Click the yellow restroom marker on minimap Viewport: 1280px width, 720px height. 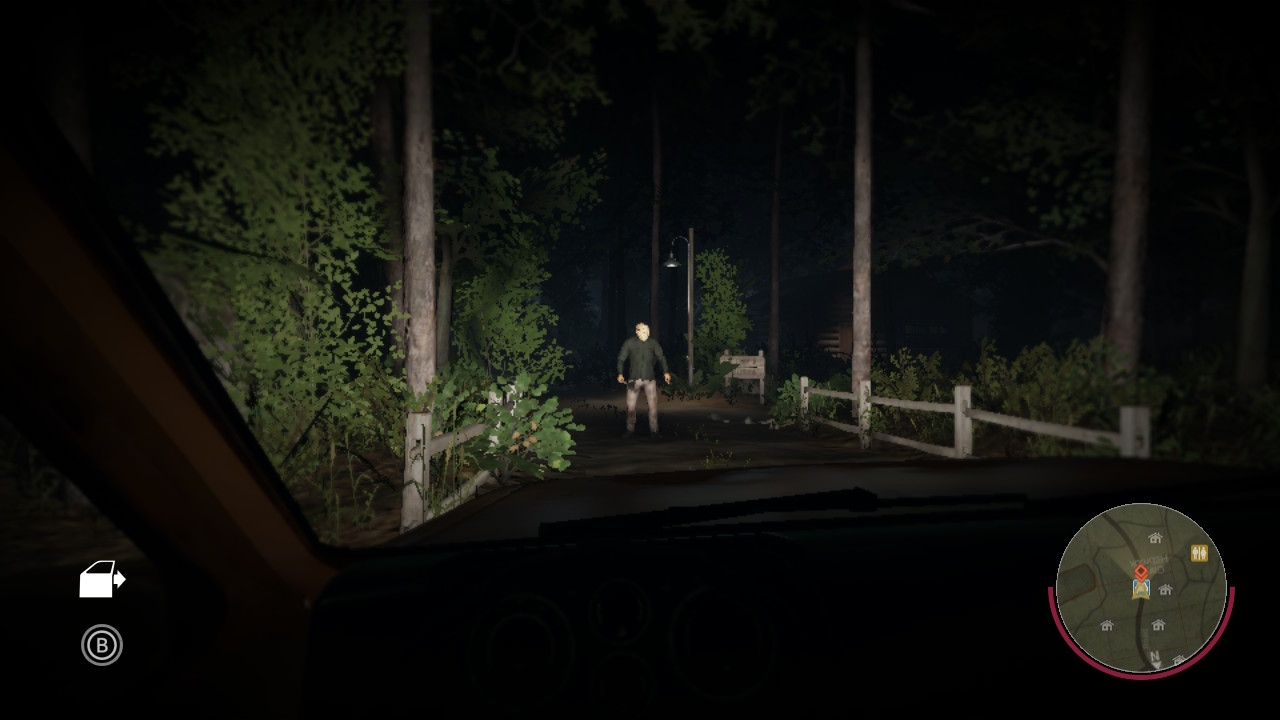(1199, 553)
